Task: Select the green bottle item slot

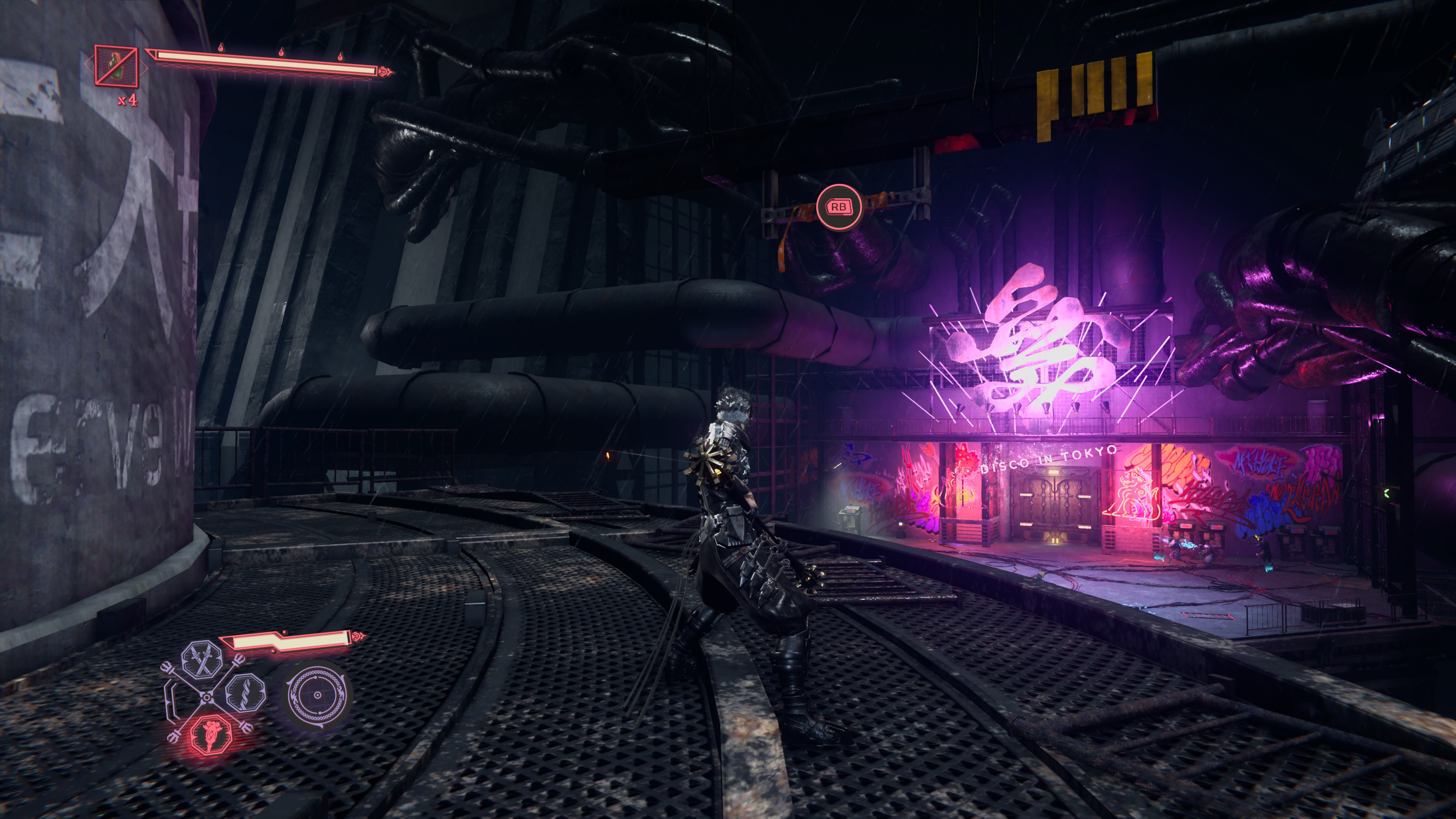Action: 116,66
